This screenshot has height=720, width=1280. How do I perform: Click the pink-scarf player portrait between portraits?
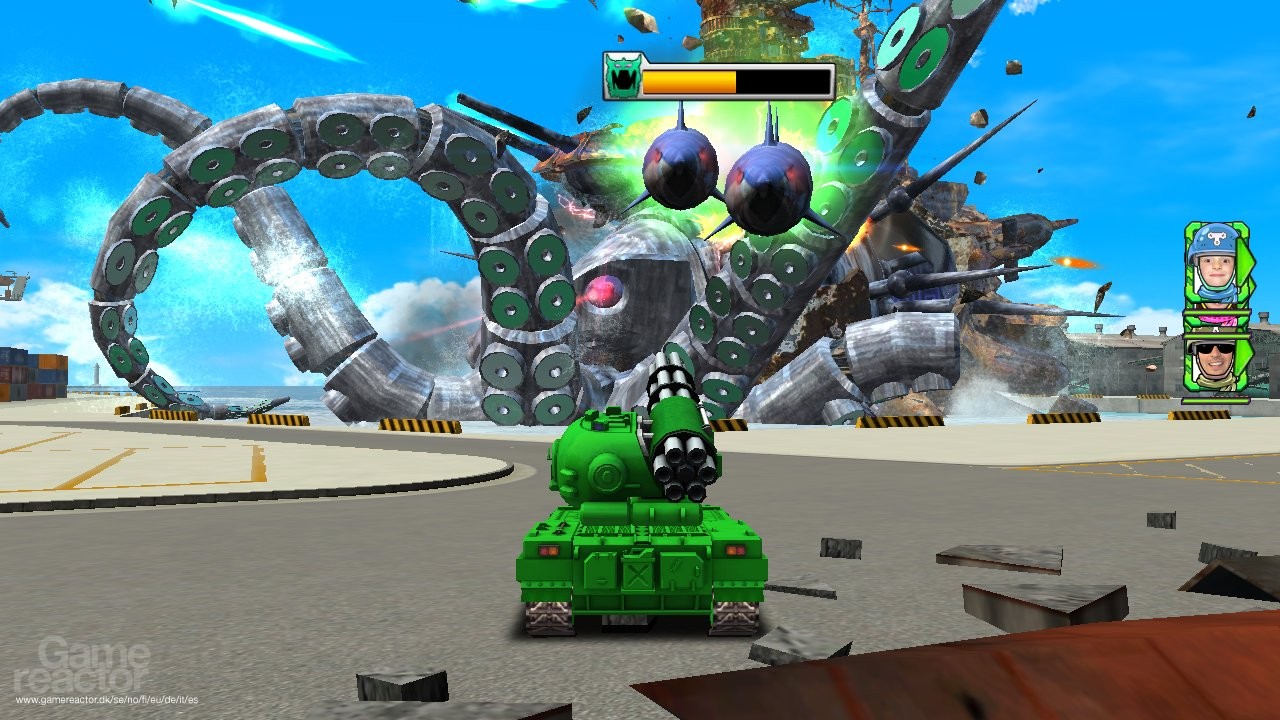1217,320
